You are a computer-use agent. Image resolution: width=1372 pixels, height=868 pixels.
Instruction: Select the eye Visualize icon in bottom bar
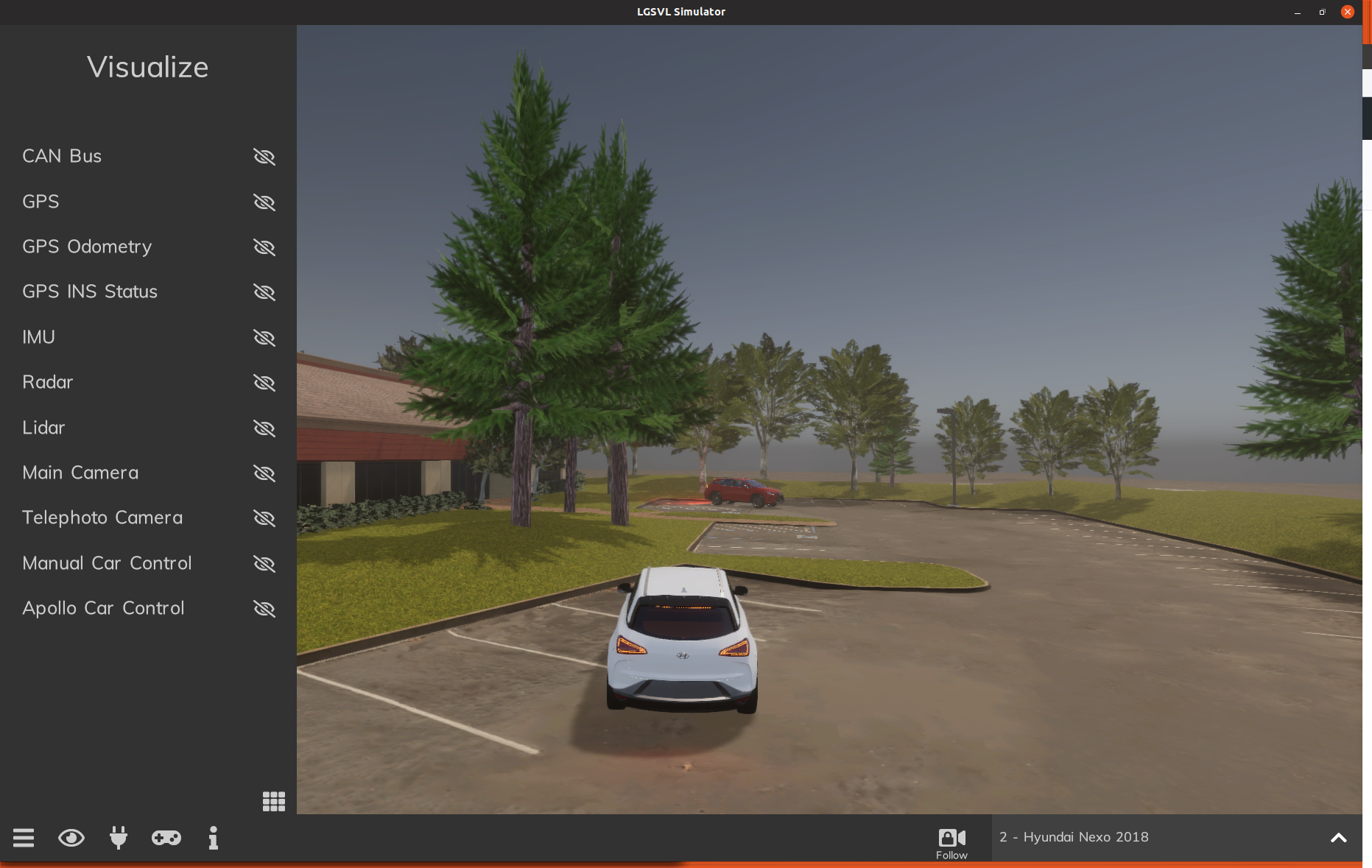pyautogui.click(x=71, y=838)
